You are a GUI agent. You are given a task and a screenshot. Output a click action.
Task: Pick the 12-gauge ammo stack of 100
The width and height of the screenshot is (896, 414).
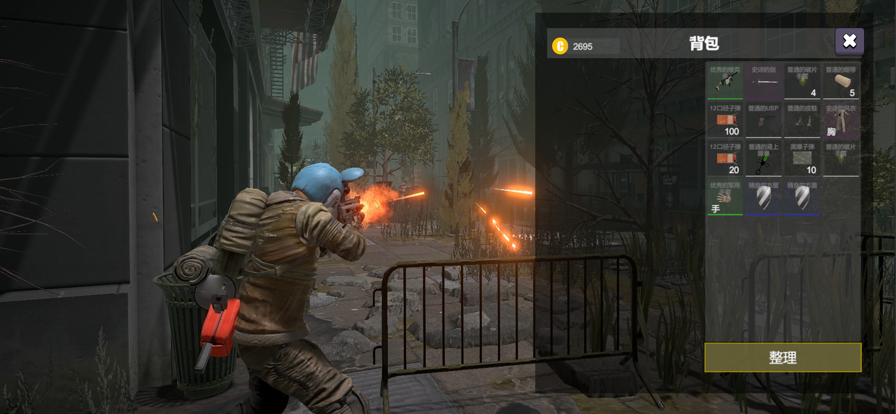[725, 119]
